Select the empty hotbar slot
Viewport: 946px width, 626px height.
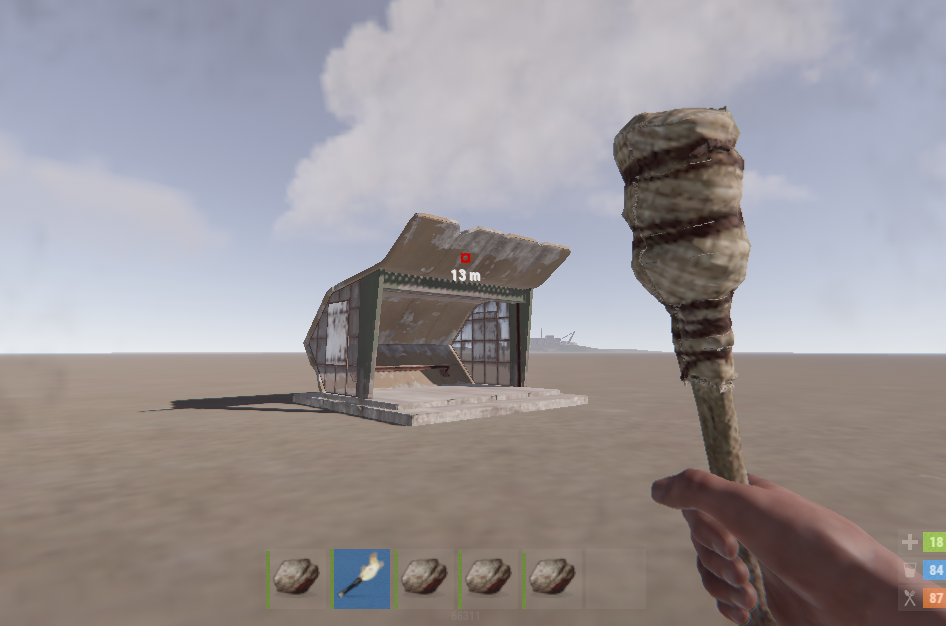click(613, 578)
